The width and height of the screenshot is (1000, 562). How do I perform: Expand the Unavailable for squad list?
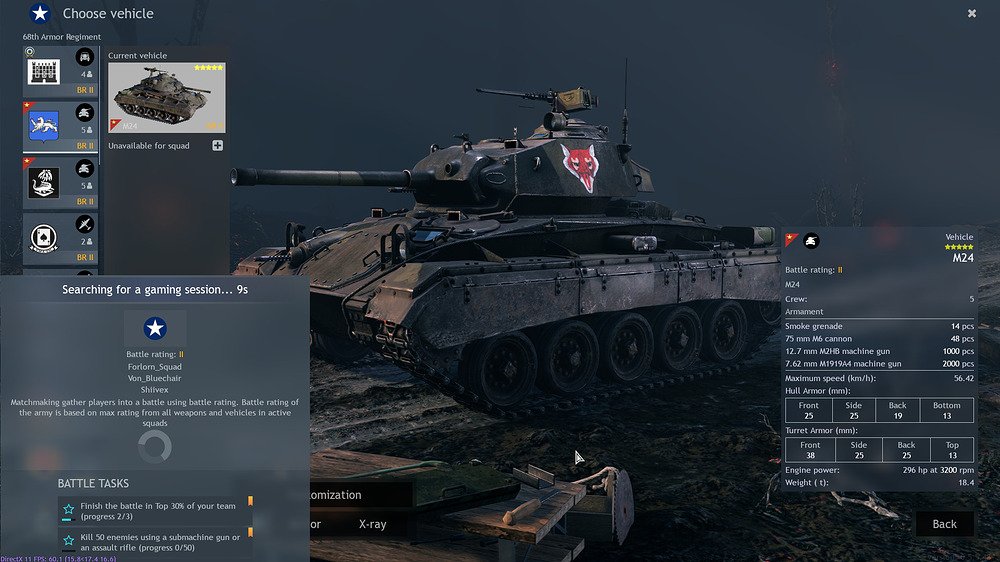(x=217, y=146)
